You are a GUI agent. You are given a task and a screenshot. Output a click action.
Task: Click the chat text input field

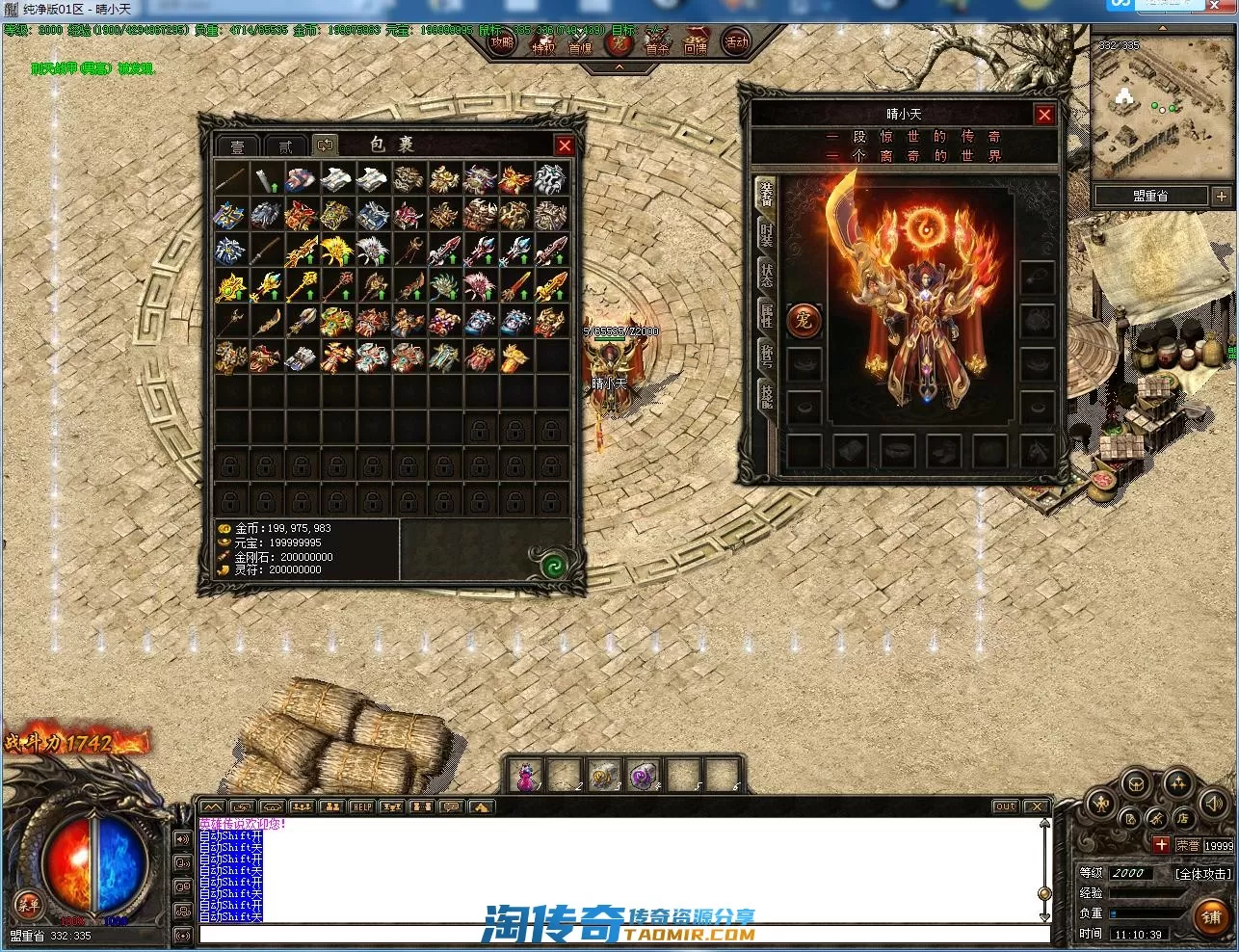coord(617,934)
